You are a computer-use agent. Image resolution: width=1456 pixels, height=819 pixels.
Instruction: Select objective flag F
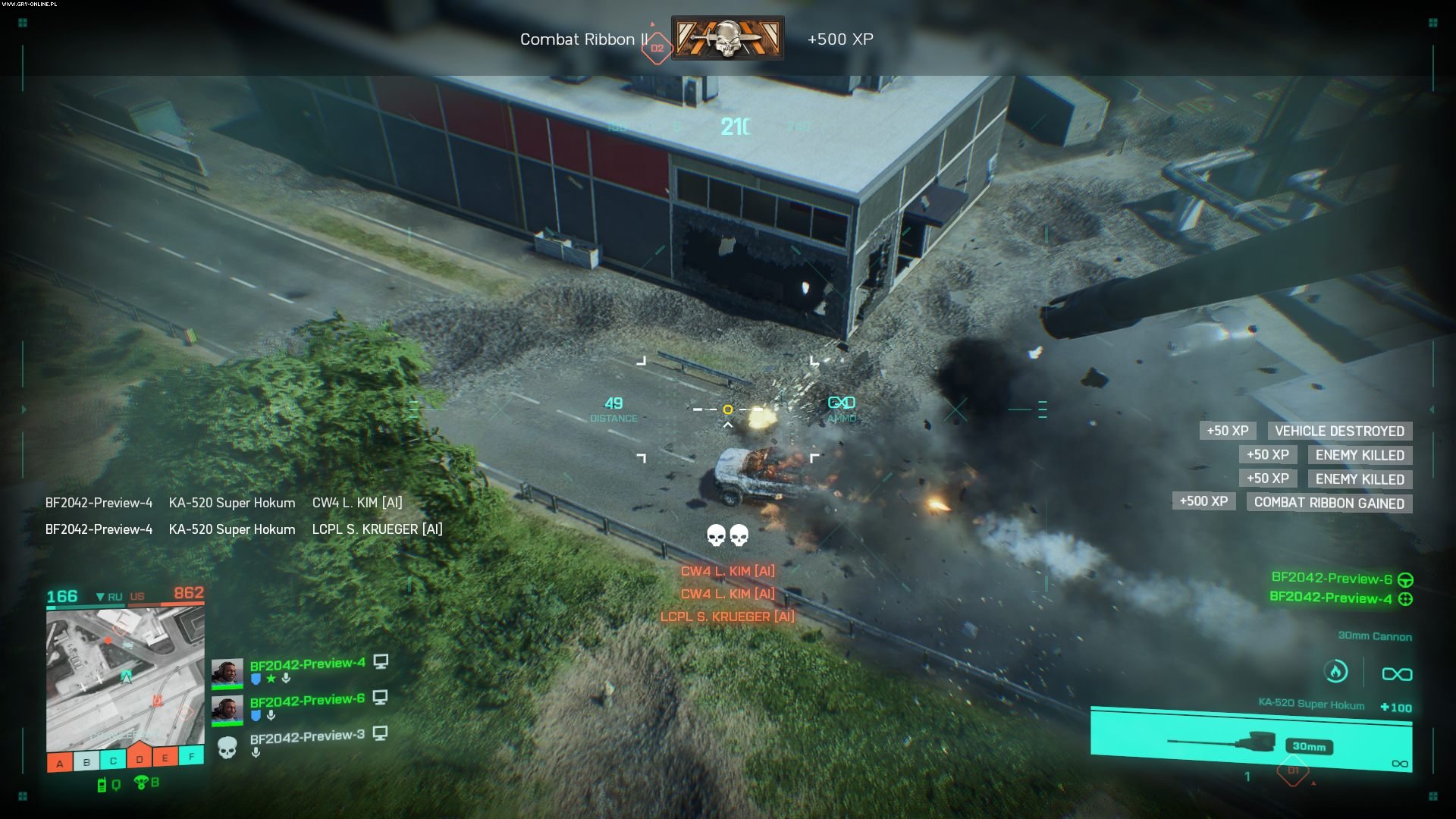191,755
